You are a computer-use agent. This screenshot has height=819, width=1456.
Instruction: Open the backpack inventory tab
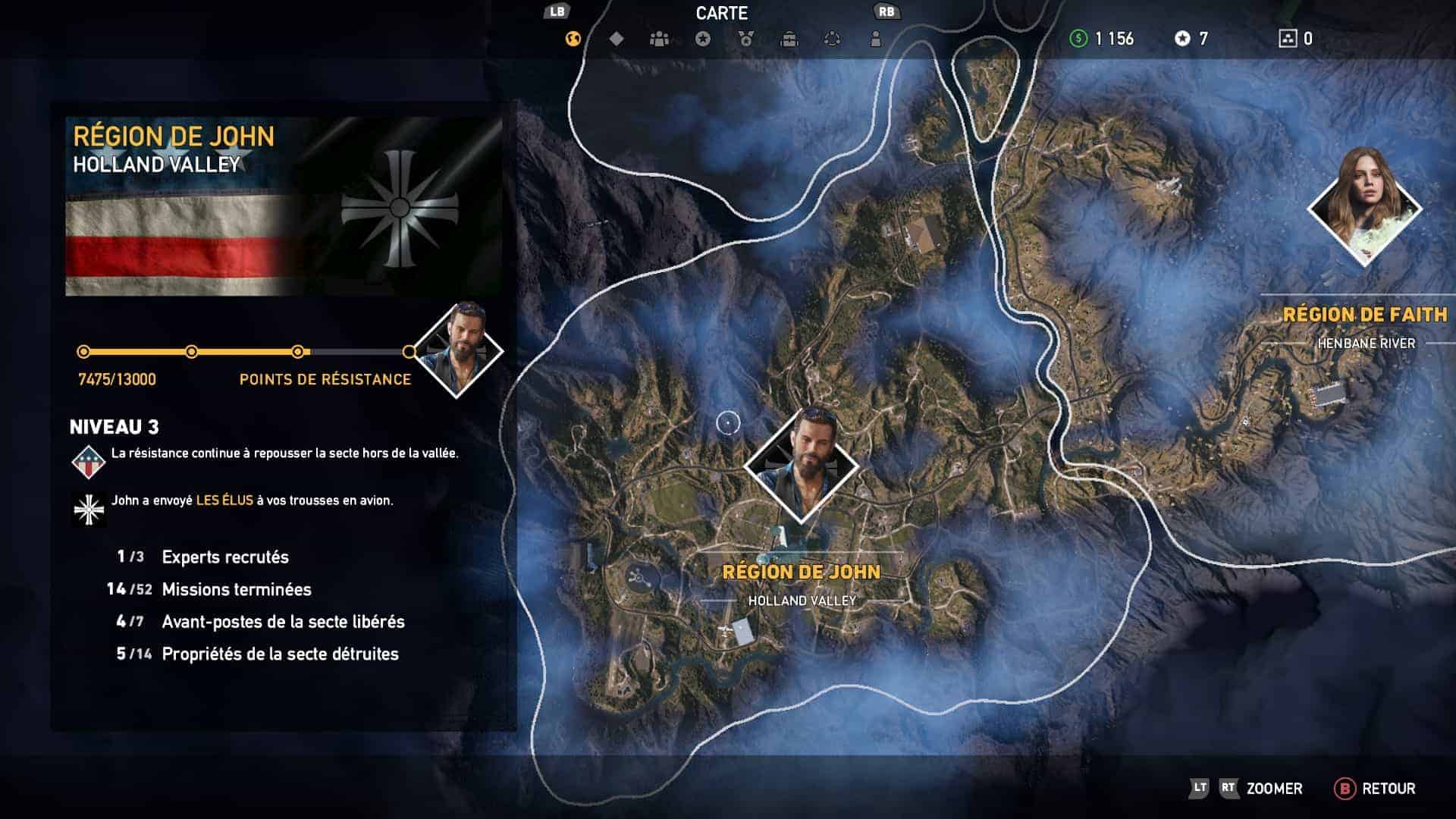click(789, 39)
